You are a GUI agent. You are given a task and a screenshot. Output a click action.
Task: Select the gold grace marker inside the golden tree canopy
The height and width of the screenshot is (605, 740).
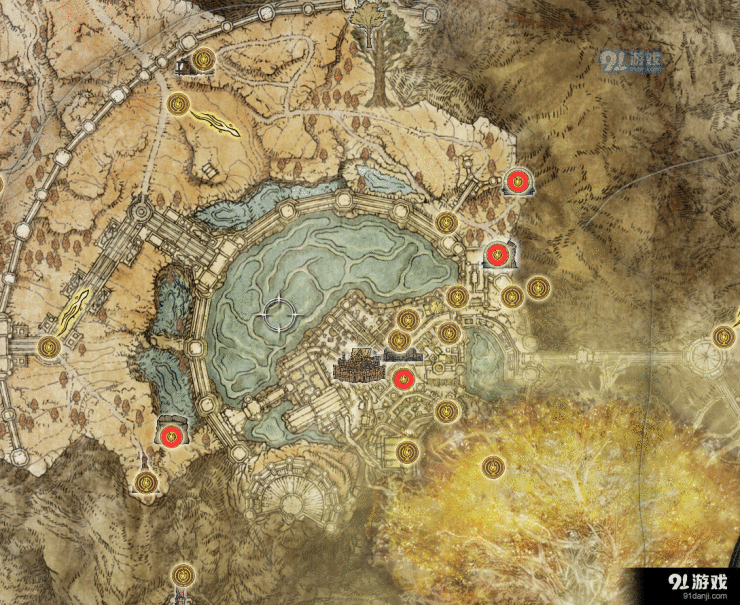pos(493,467)
